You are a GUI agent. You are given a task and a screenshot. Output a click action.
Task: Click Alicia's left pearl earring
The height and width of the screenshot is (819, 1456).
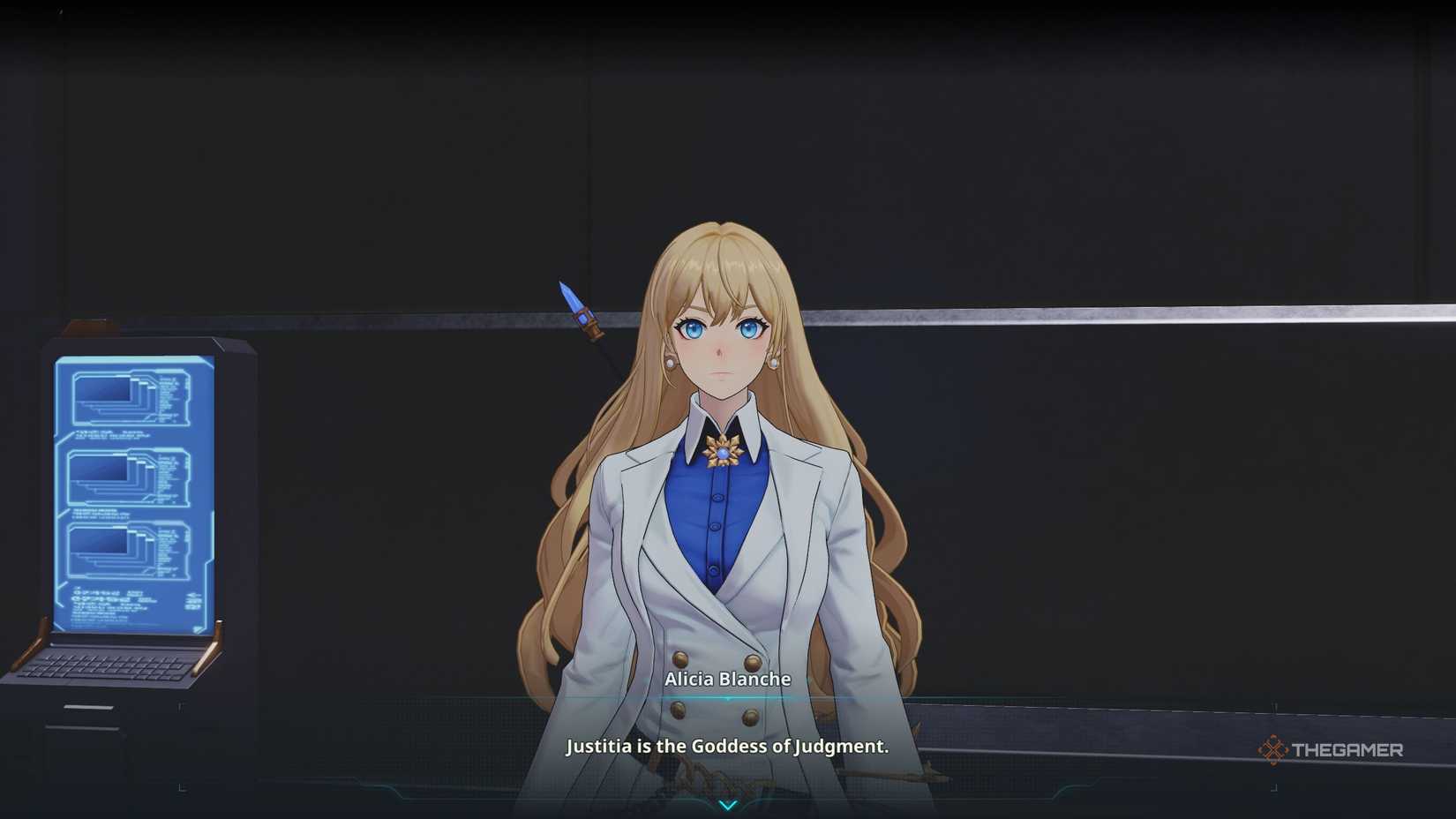[x=774, y=364]
